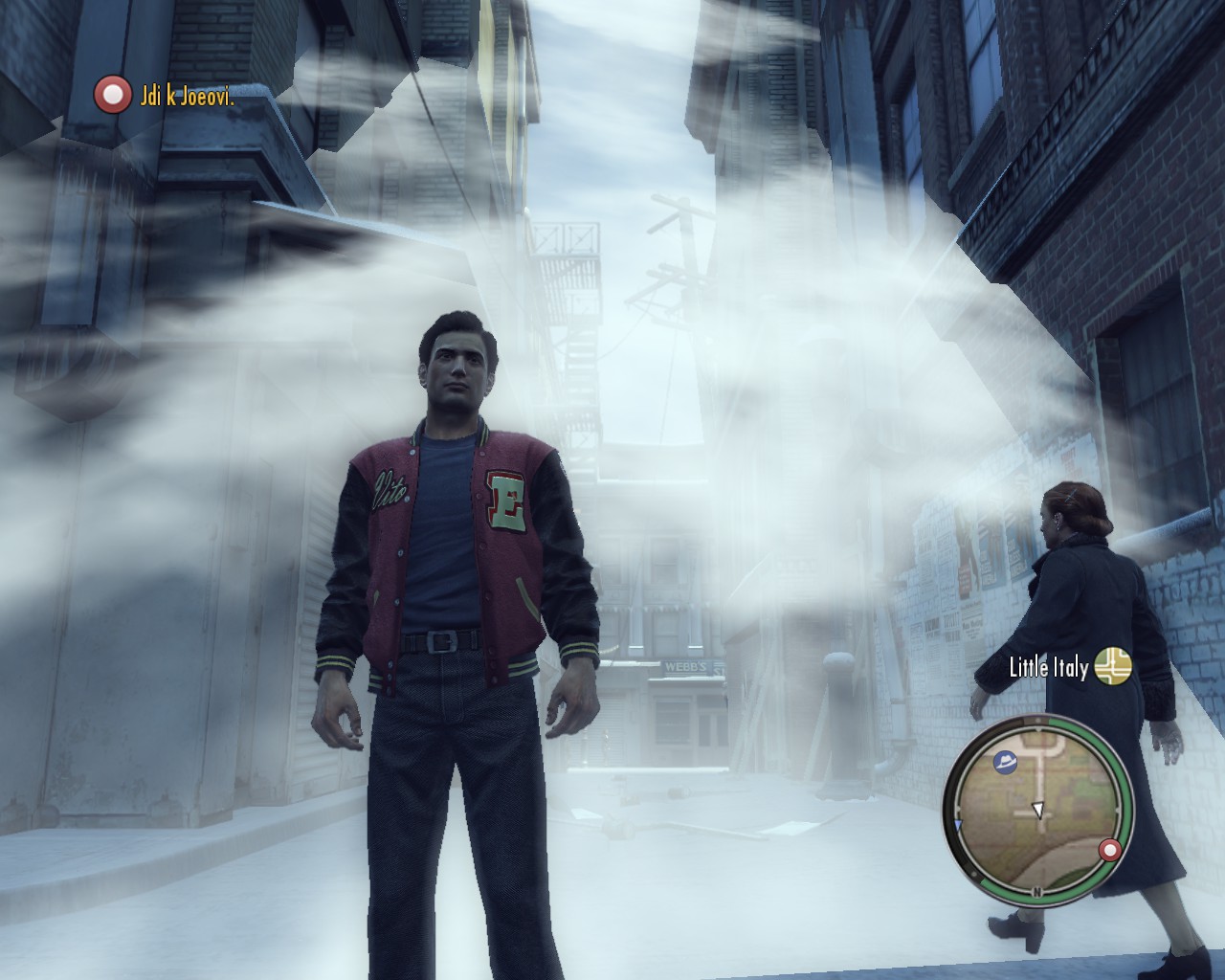
Task: Open the circular minimap
Action: coord(1037,810)
